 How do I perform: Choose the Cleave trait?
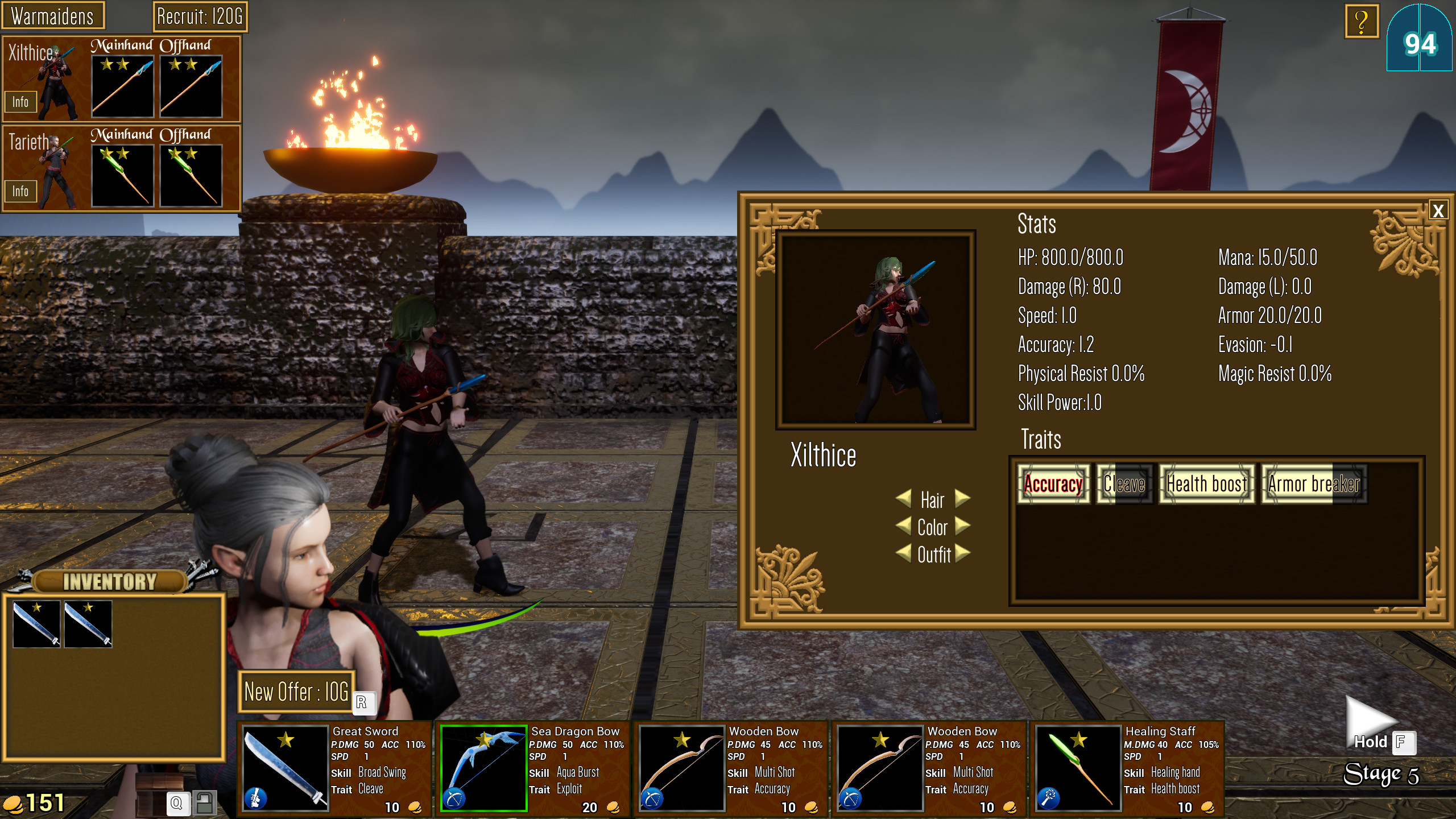pyautogui.click(x=1124, y=484)
